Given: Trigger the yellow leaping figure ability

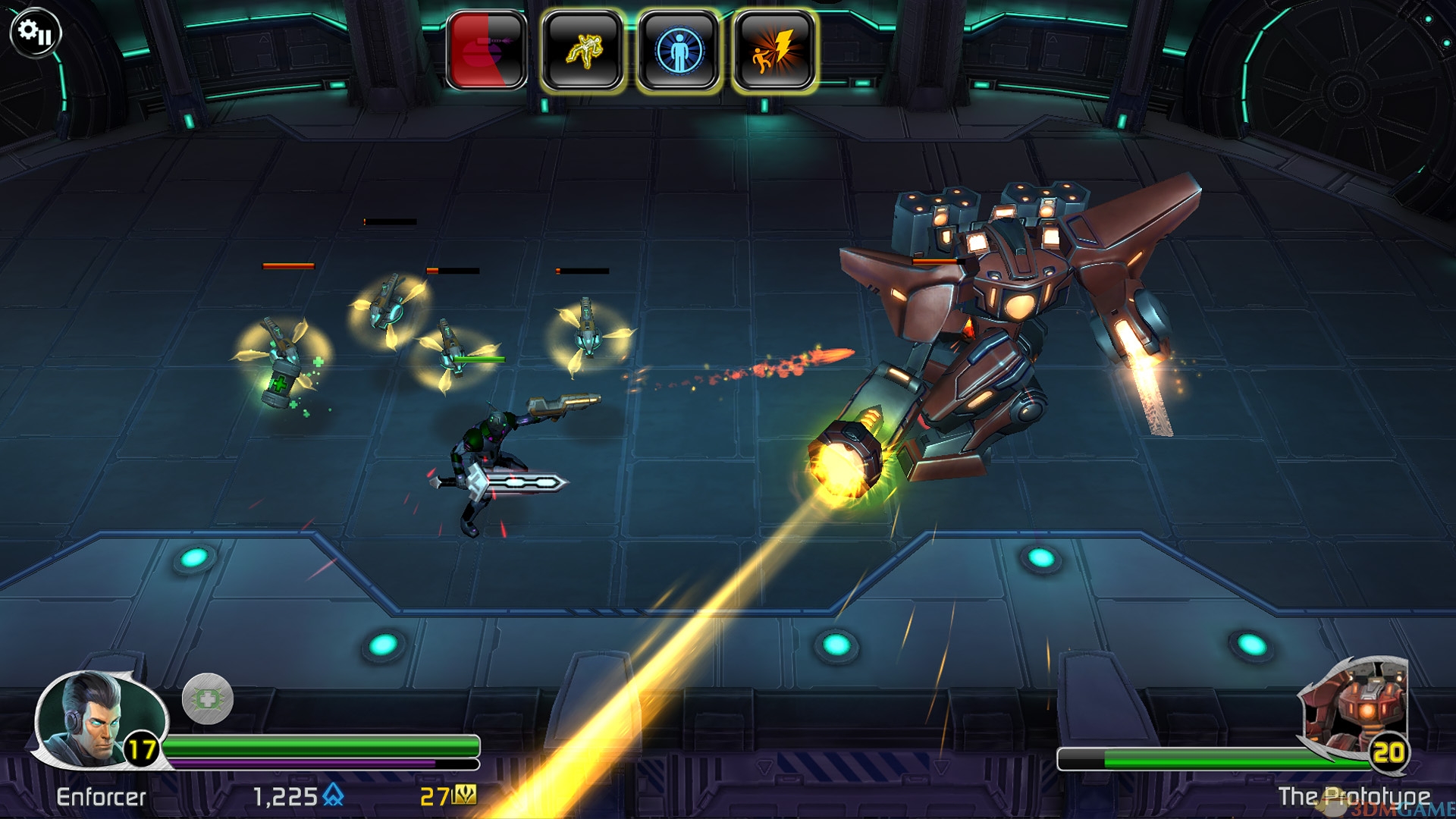Looking at the screenshot, I should click(582, 51).
